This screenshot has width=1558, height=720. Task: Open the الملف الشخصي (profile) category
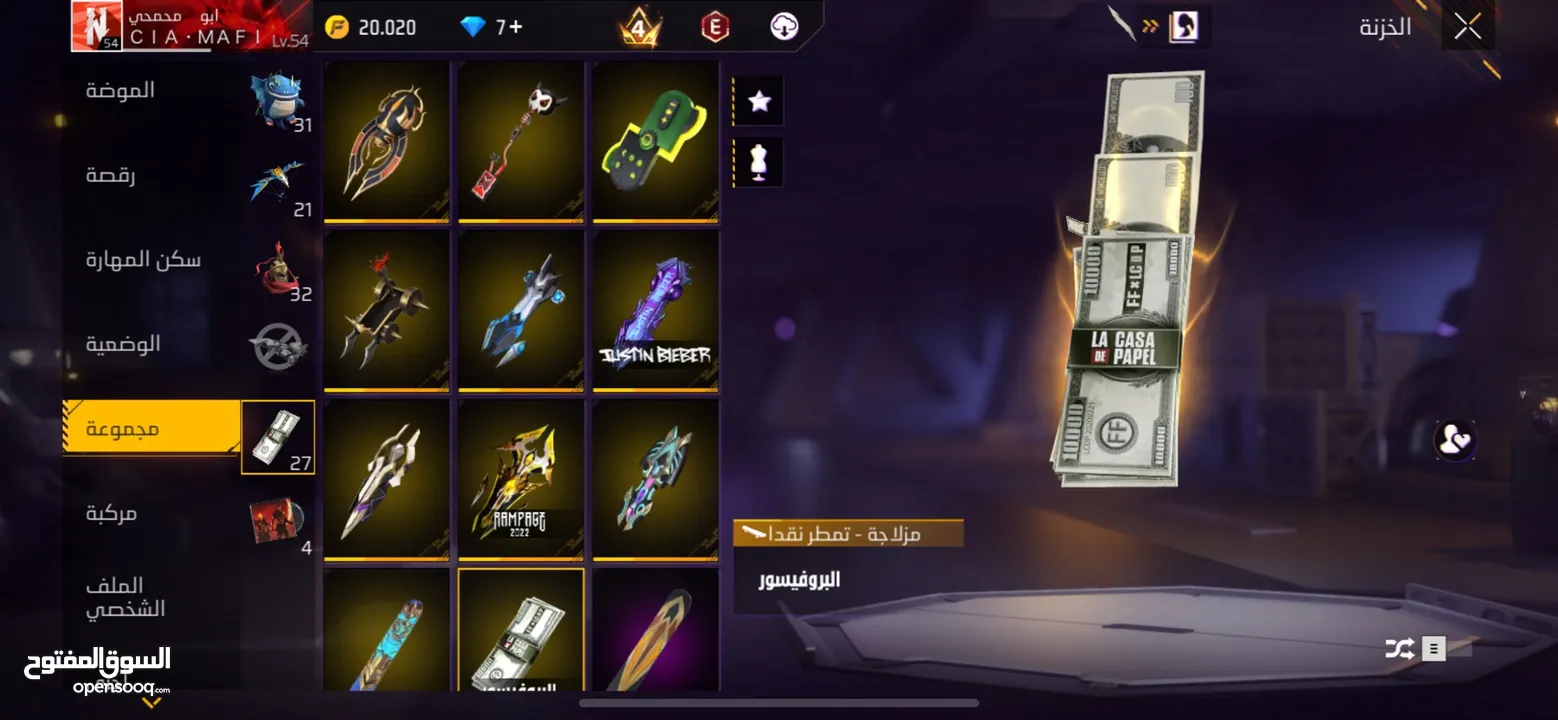pyautogui.click(x=125, y=597)
